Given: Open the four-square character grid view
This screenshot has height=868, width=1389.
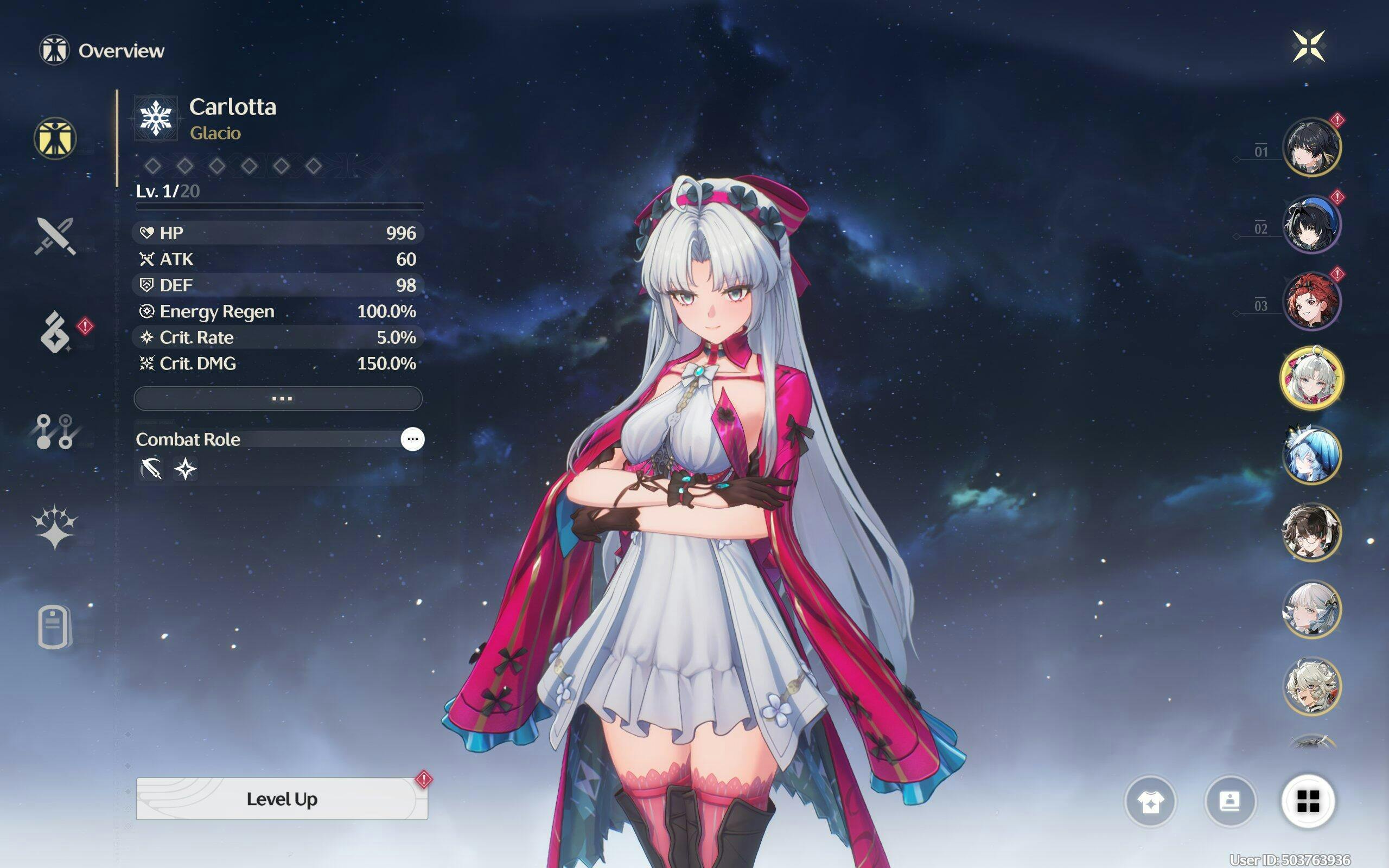Looking at the screenshot, I should pyautogui.click(x=1308, y=801).
